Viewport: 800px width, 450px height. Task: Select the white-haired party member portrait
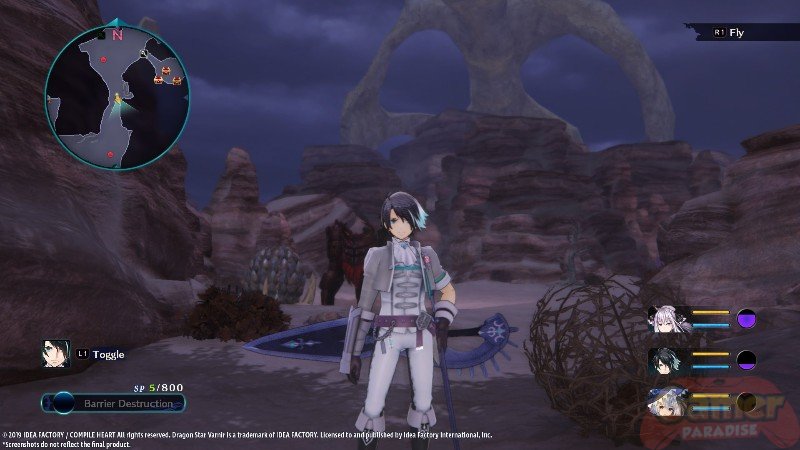coord(663,320)
